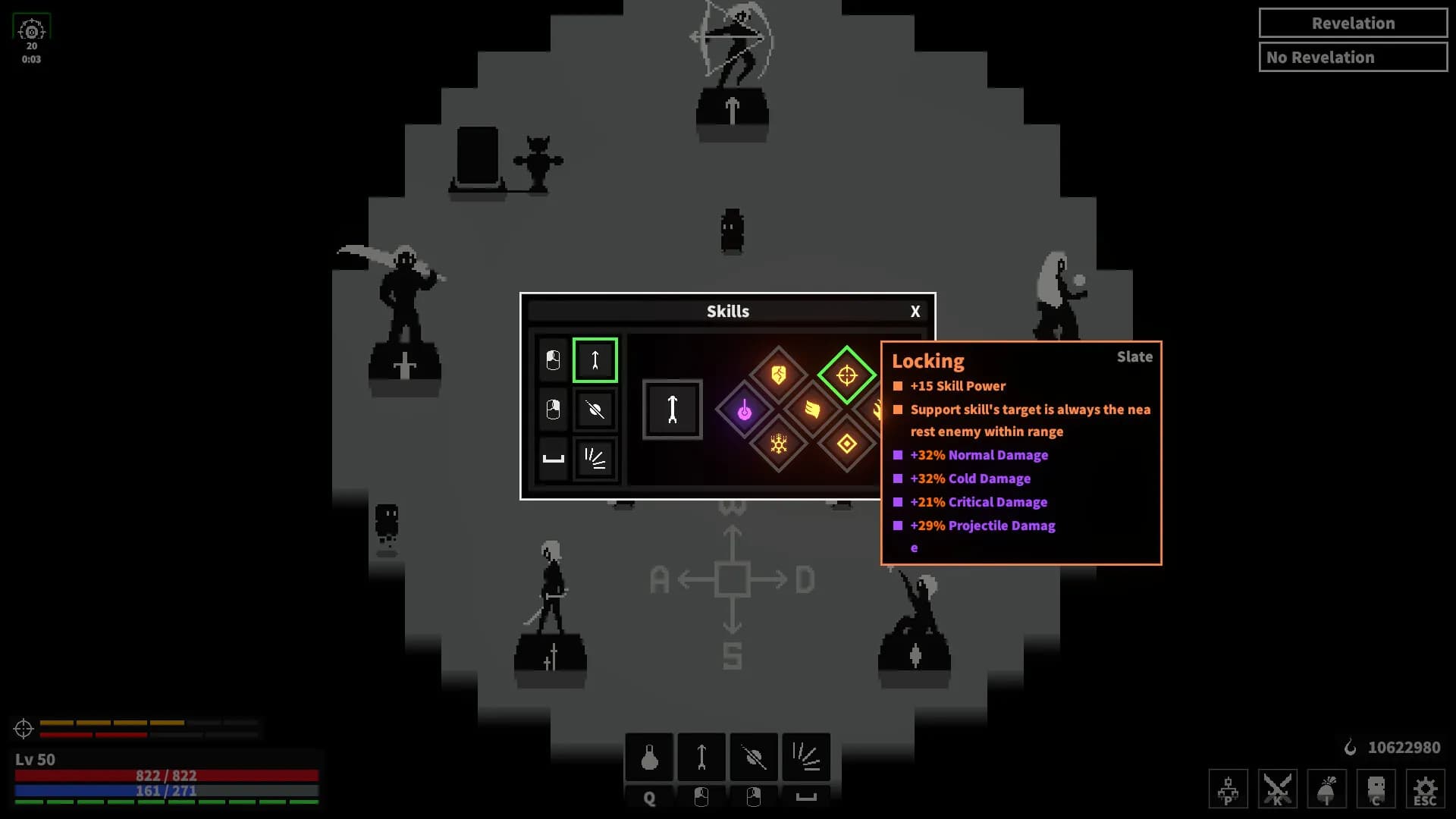Screen dimensions: 1456x819
Task: Select the slashed-orb skill in the Skills list
Action: 595,410
